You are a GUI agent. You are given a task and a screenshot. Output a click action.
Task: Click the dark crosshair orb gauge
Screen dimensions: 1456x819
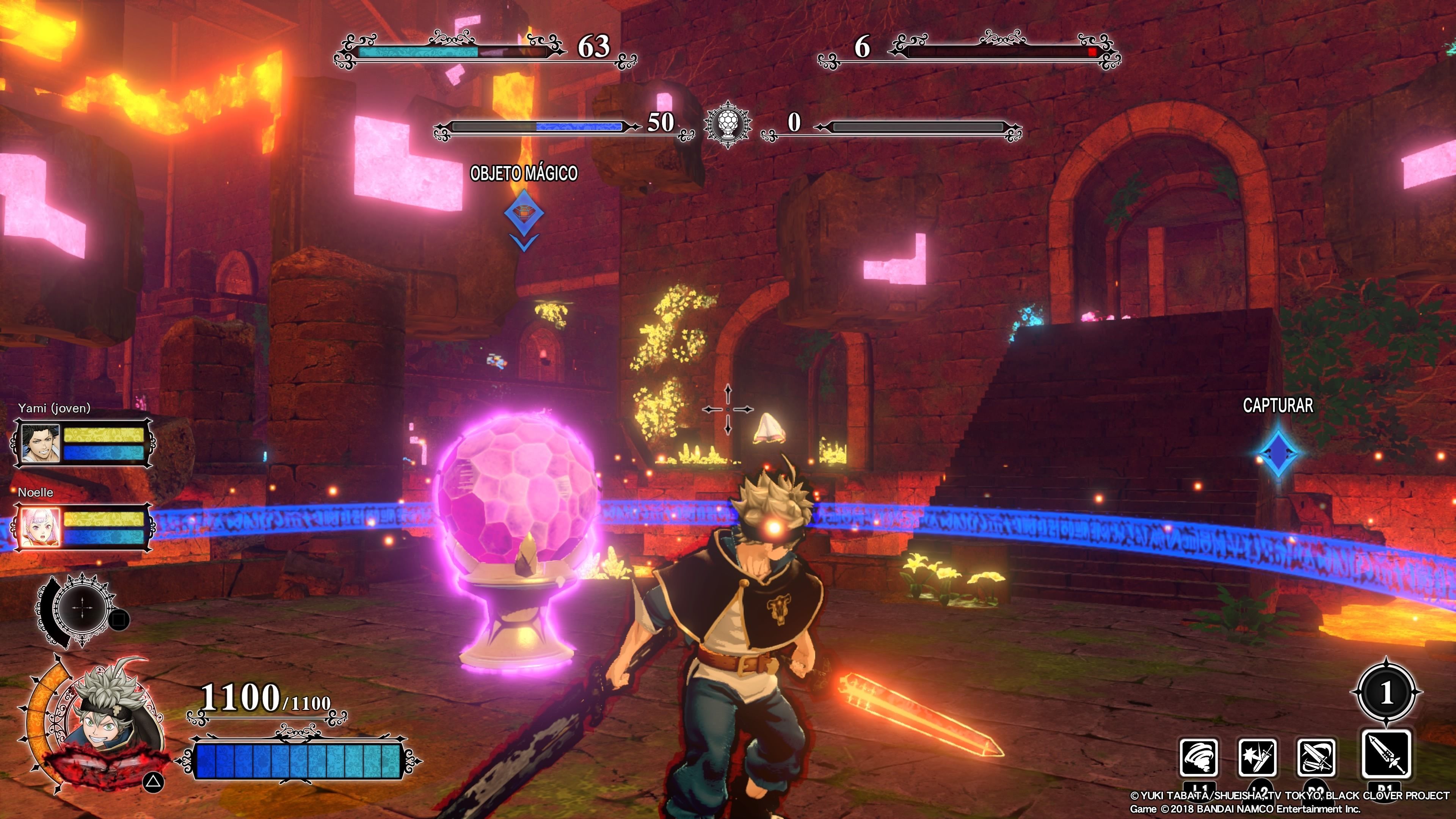[83, 609]
